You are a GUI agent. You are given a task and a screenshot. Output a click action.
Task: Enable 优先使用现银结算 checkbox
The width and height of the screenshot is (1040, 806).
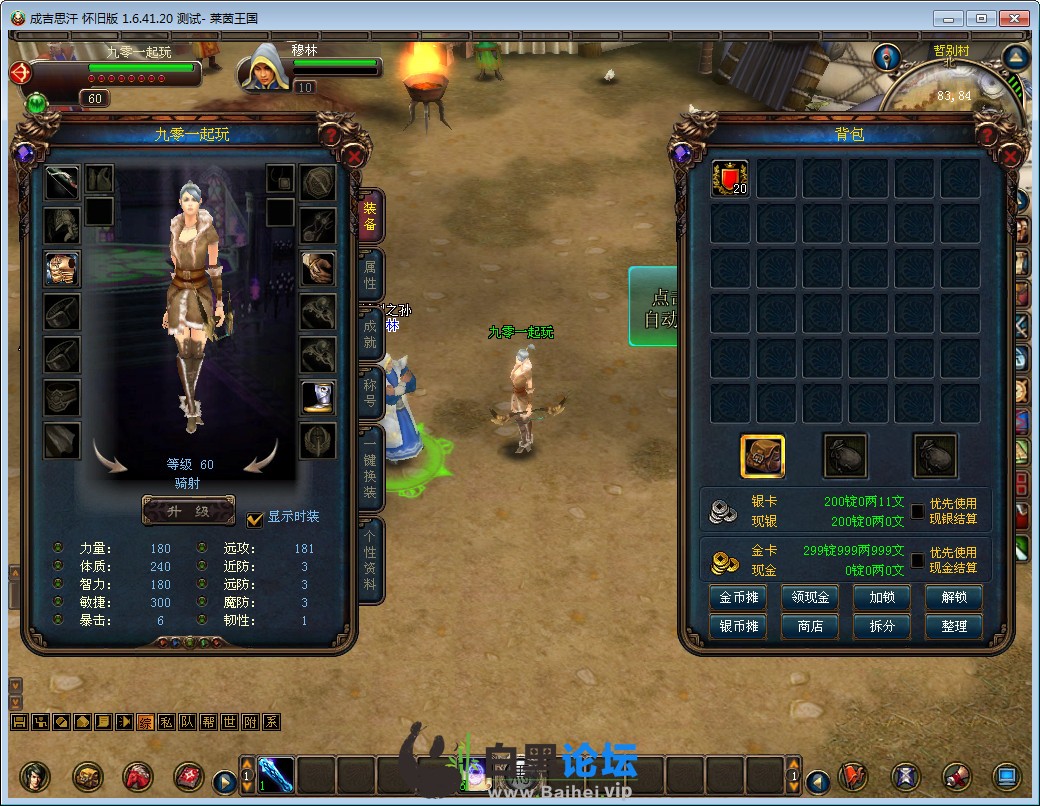[917, 511]
